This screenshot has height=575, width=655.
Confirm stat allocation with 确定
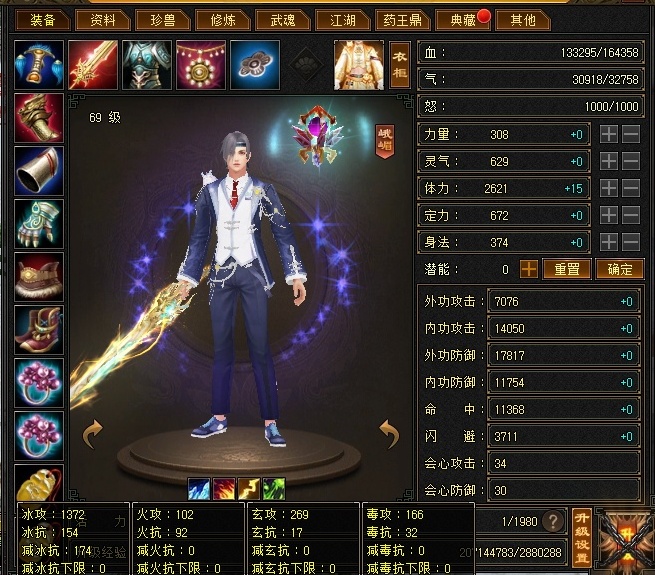pyautogui.click(x=619, y=269)
